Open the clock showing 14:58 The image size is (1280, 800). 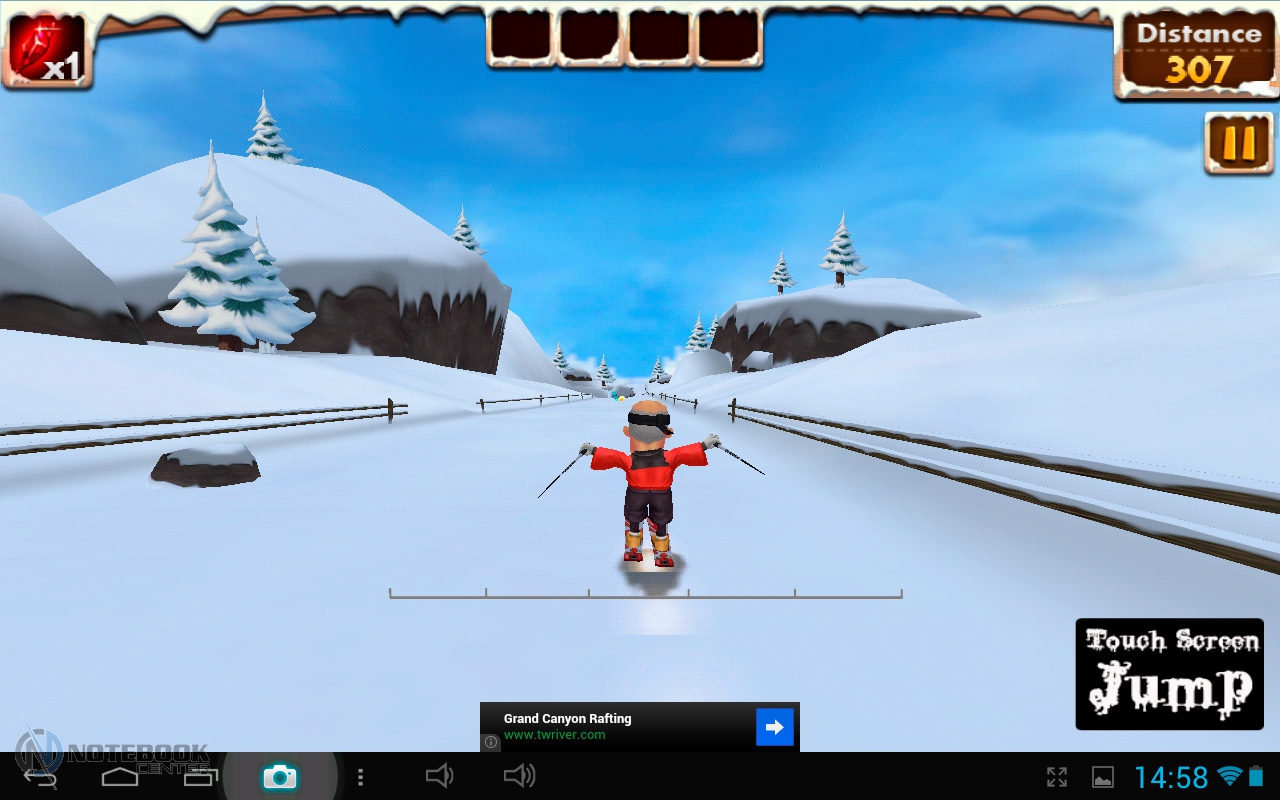tap(1171, 777)
